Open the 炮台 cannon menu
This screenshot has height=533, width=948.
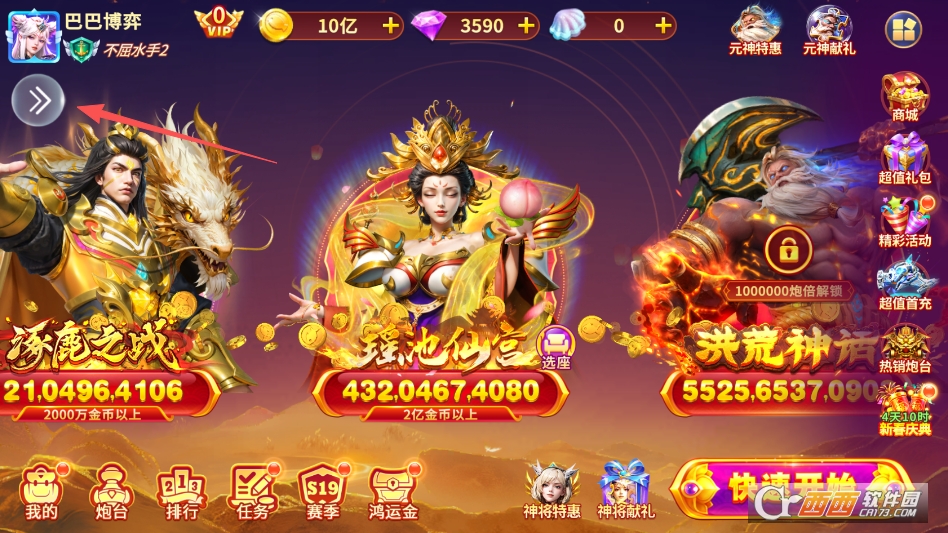(108, 493)
